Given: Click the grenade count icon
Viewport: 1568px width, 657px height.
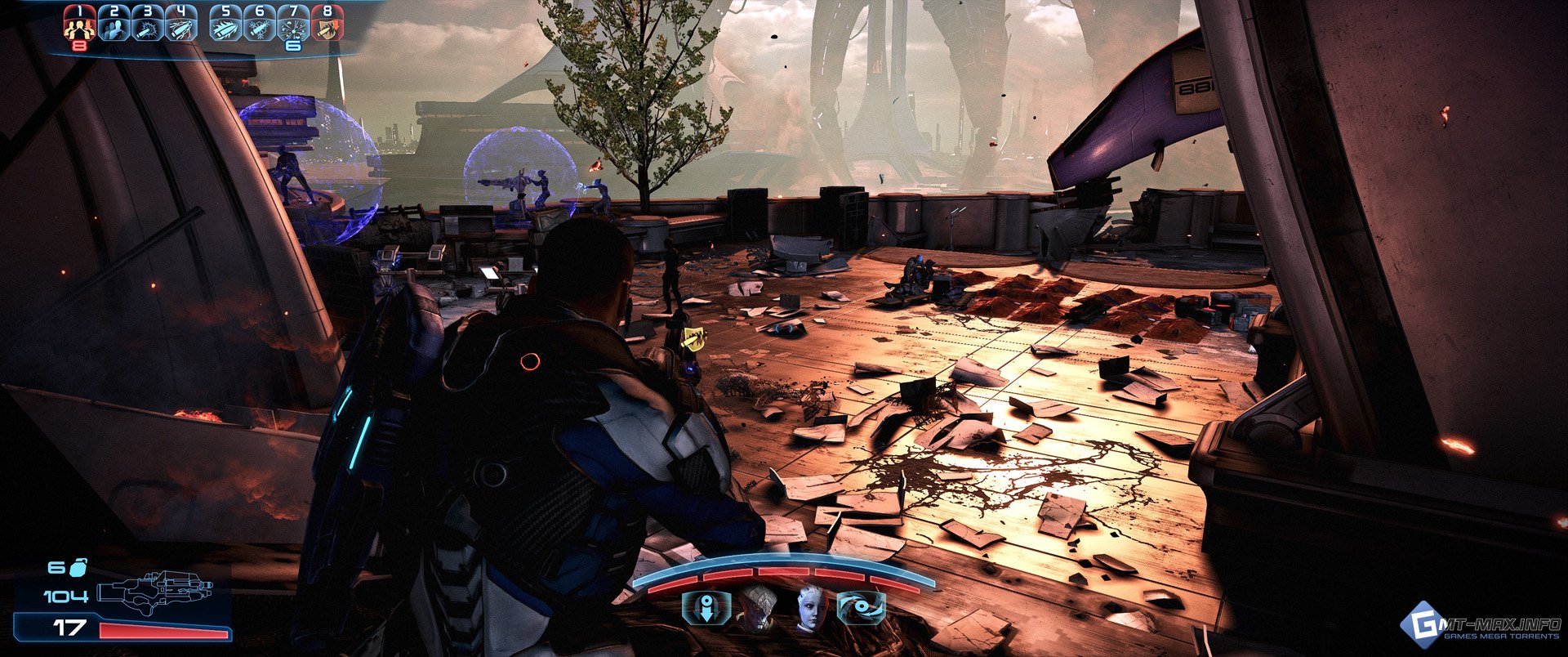Looking at the screenshot, I should (79, 566).
